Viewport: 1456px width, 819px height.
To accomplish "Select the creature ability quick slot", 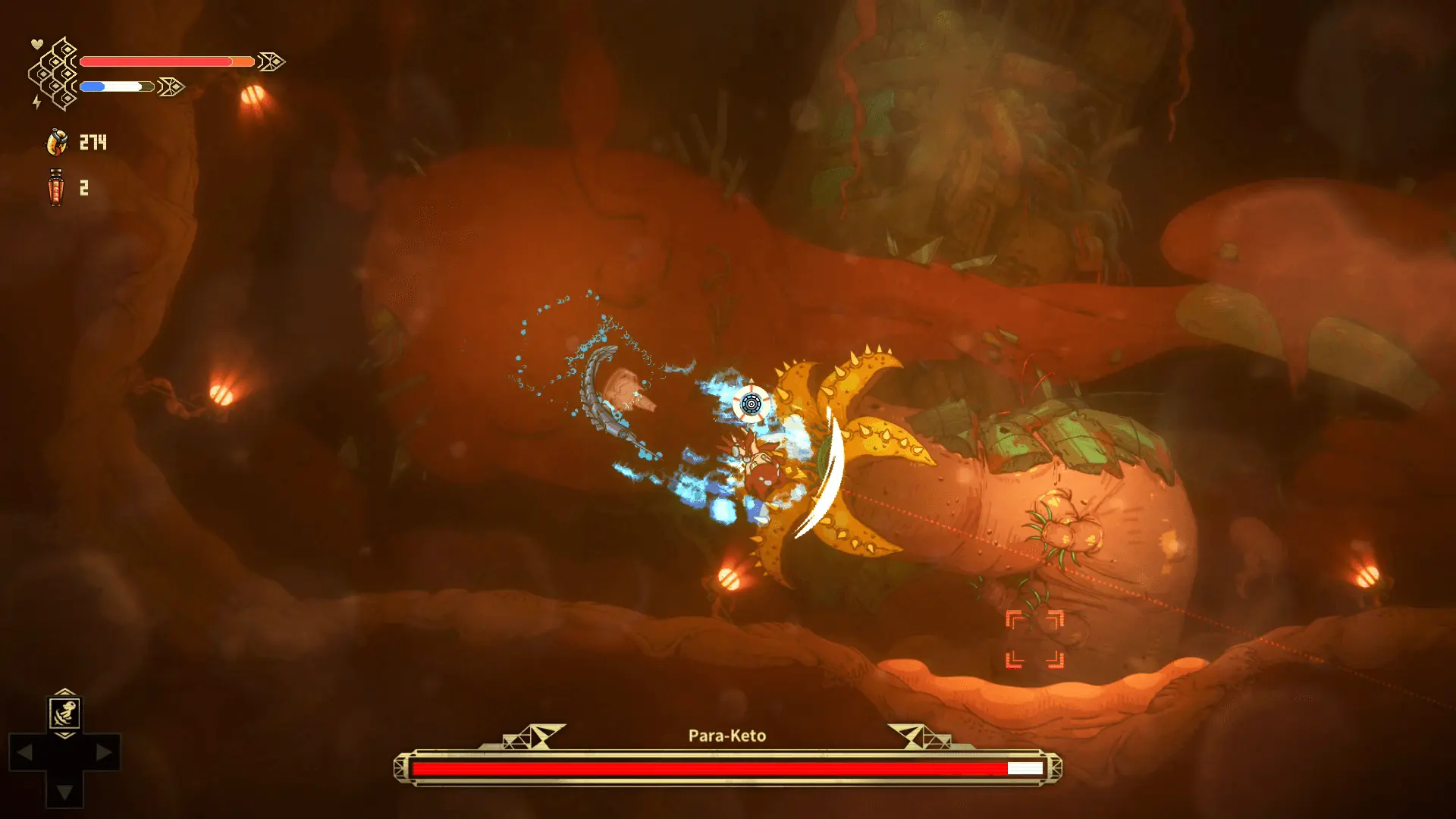I will pos(65,713).
